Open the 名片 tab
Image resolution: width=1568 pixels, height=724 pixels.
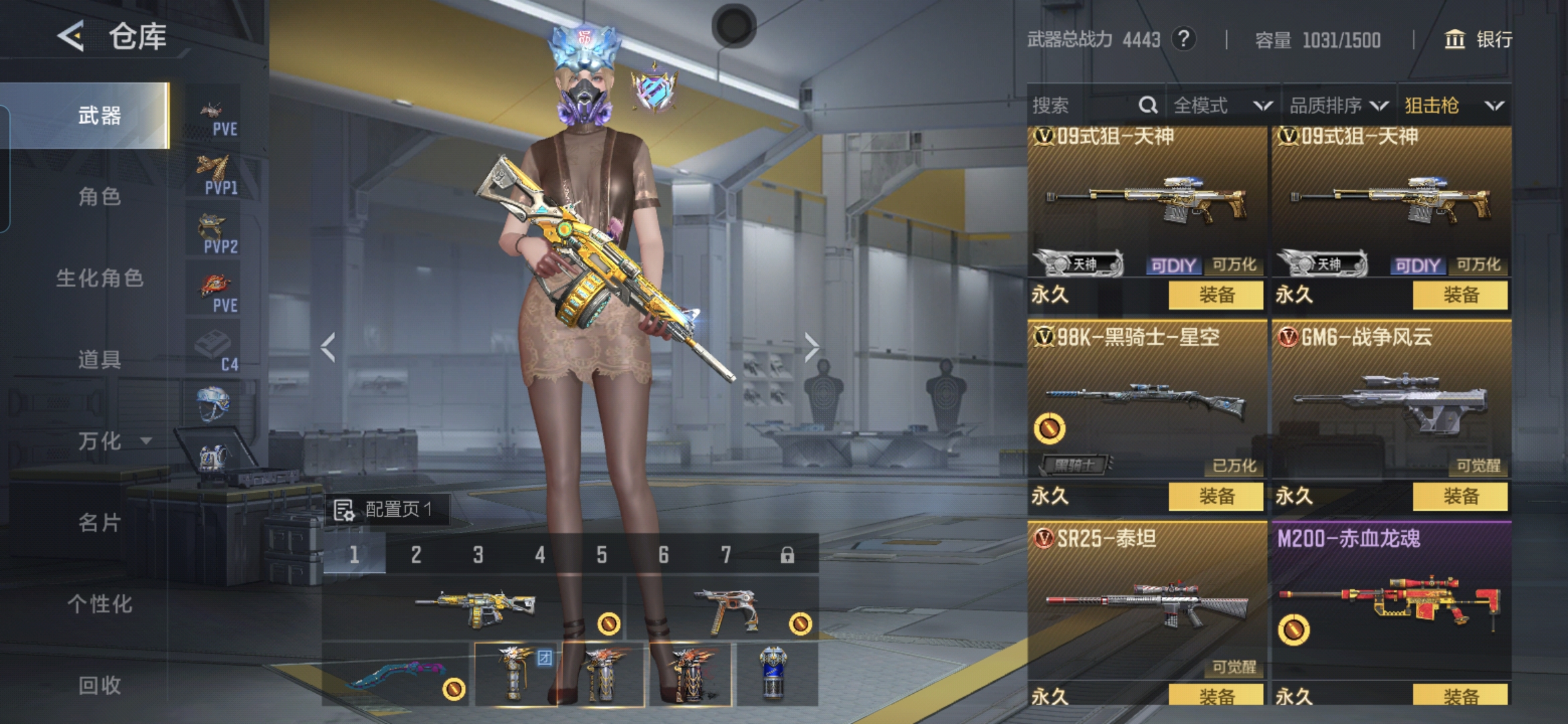99,522
